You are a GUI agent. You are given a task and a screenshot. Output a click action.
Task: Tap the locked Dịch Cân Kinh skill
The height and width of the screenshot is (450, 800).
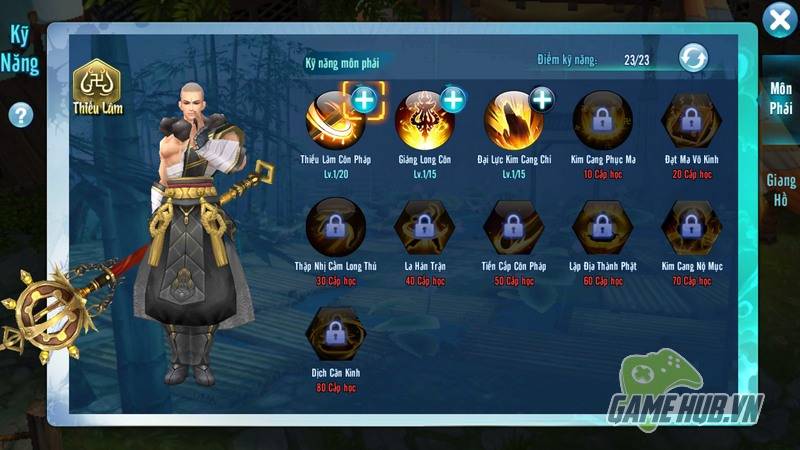tap(335, 337)
